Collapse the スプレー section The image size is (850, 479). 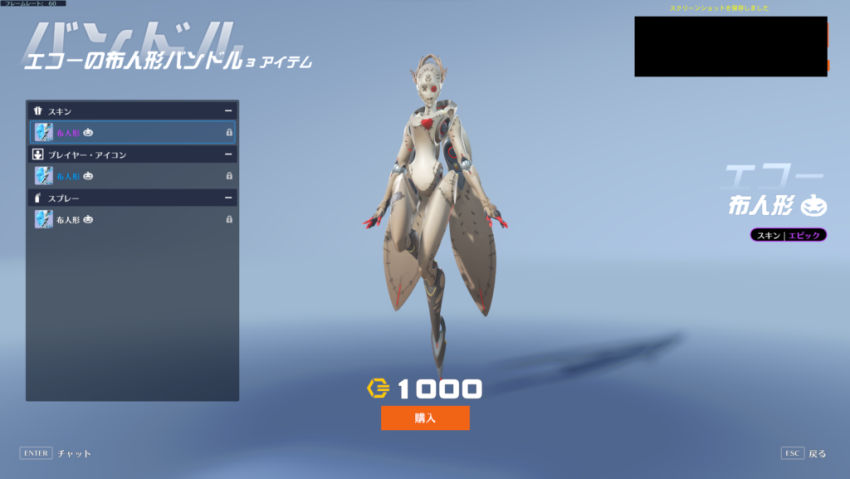point(228,198)
